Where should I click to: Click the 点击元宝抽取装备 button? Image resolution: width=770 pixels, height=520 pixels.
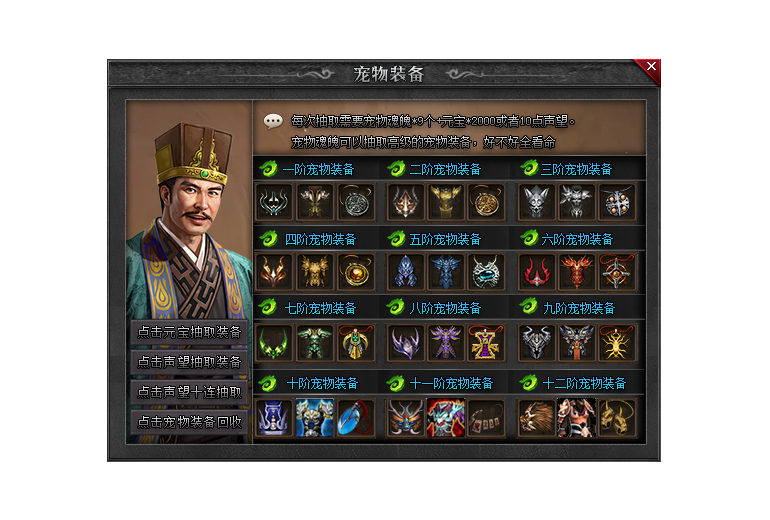(x=190, y=332)
